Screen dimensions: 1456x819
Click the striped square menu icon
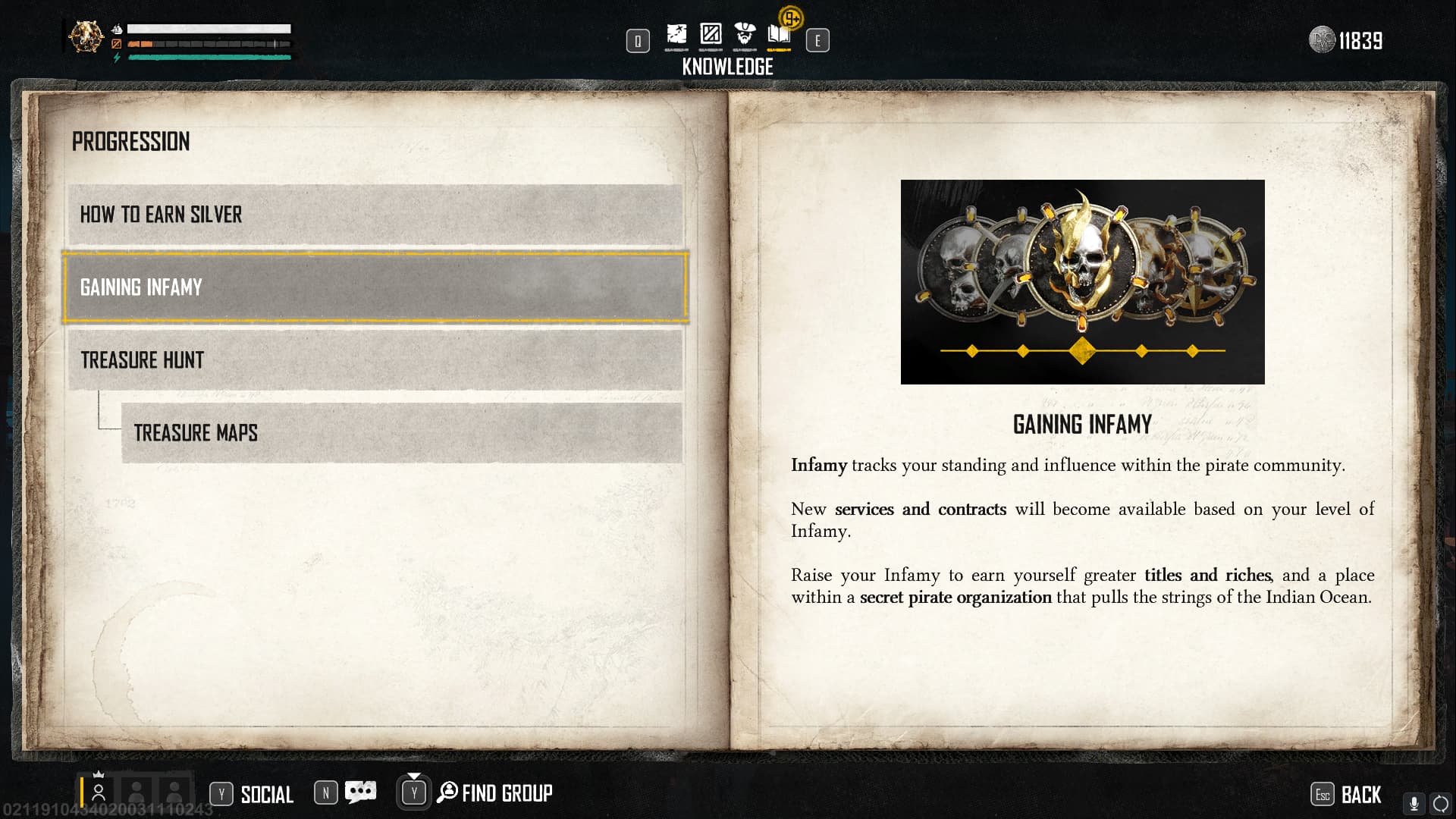click(711, 34)
